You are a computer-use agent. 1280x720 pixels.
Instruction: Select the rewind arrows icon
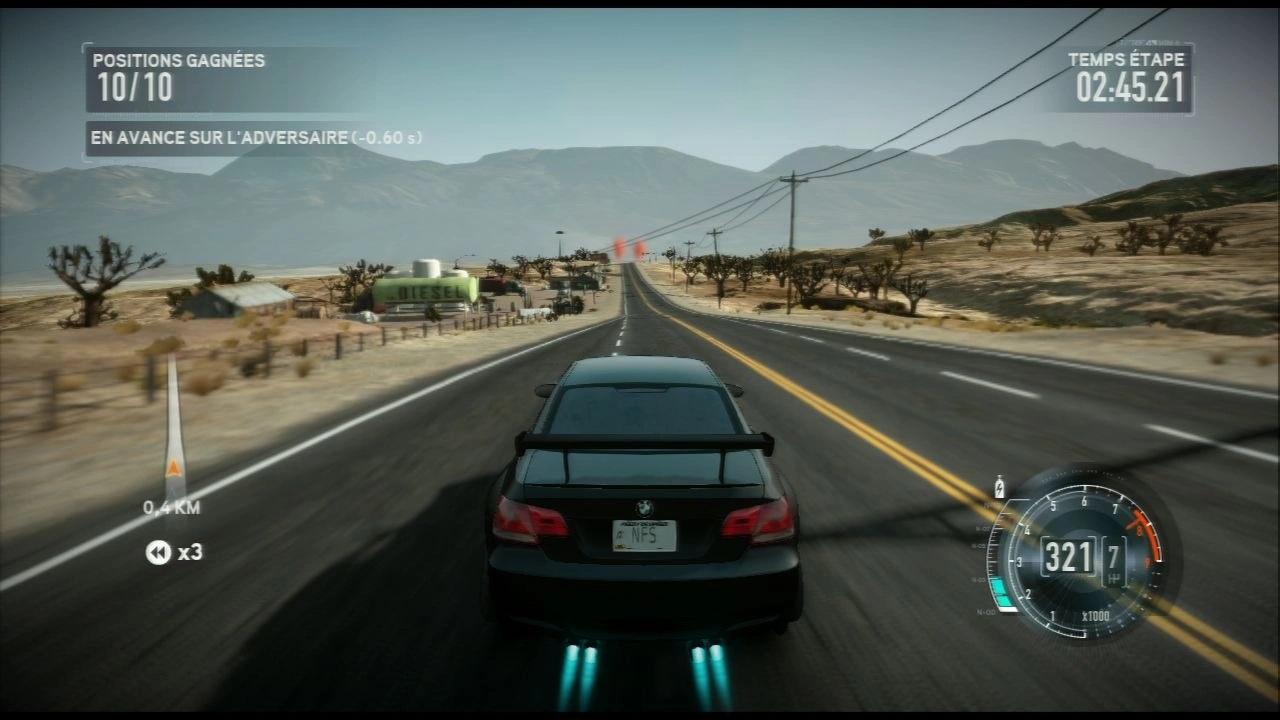(158, 553)
